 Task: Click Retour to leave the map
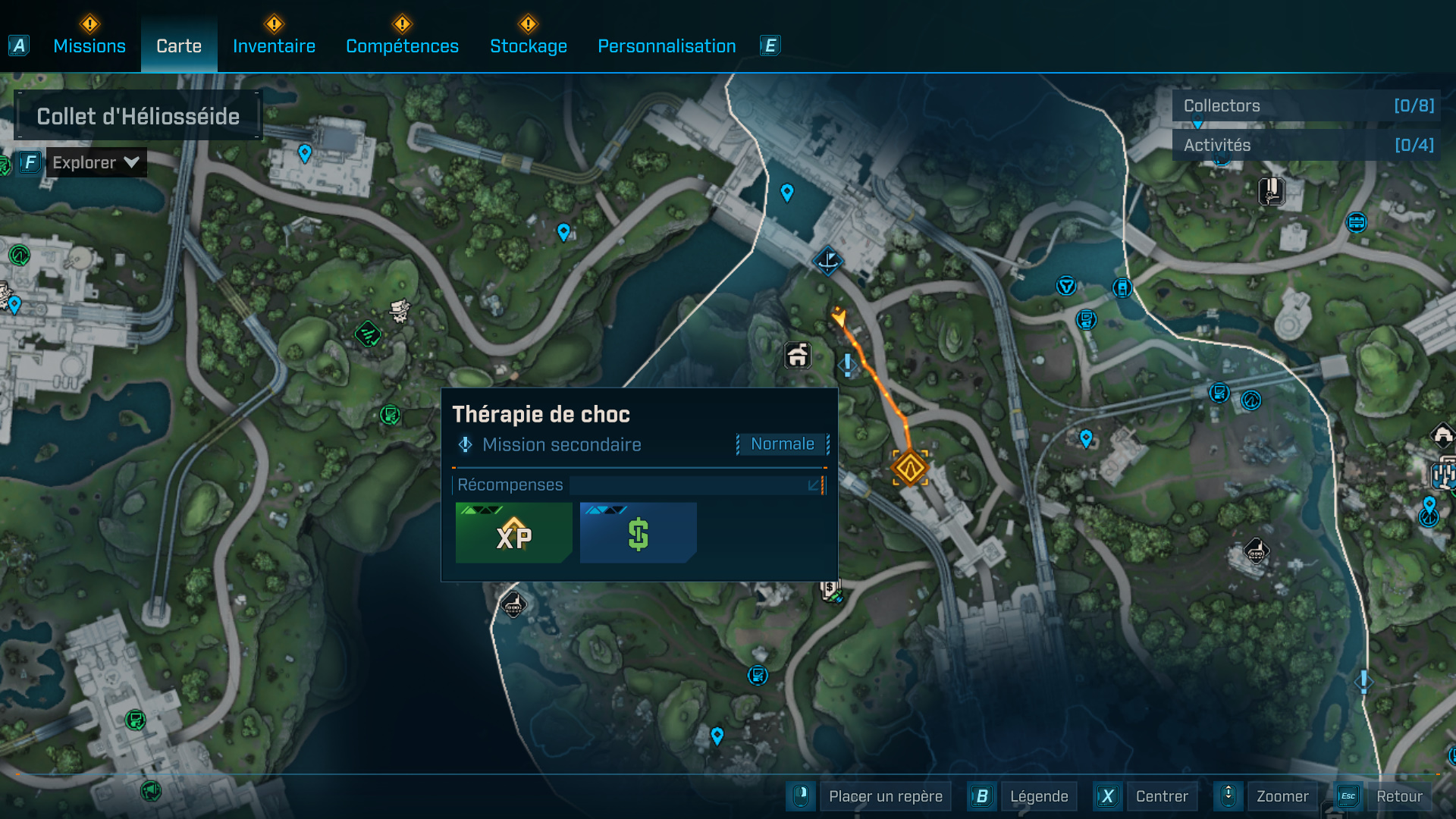[x=1398, y=796]
